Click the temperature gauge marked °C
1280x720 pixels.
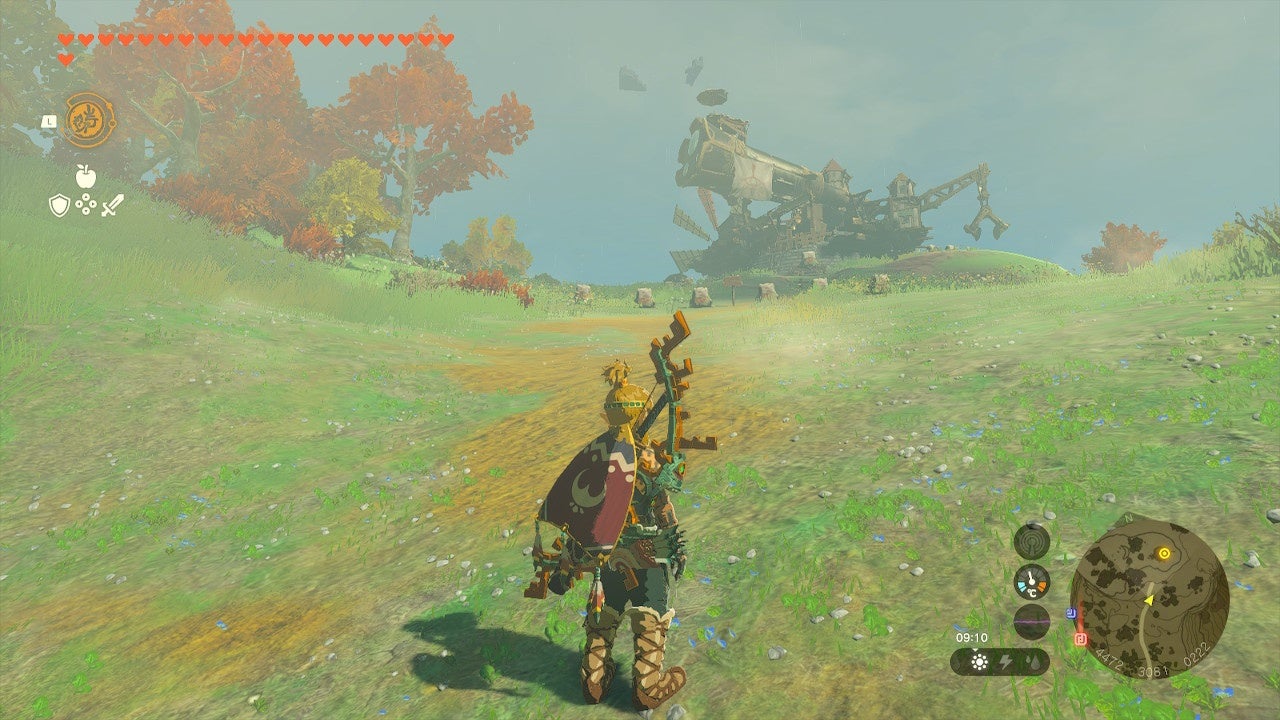coord(1030,583)
